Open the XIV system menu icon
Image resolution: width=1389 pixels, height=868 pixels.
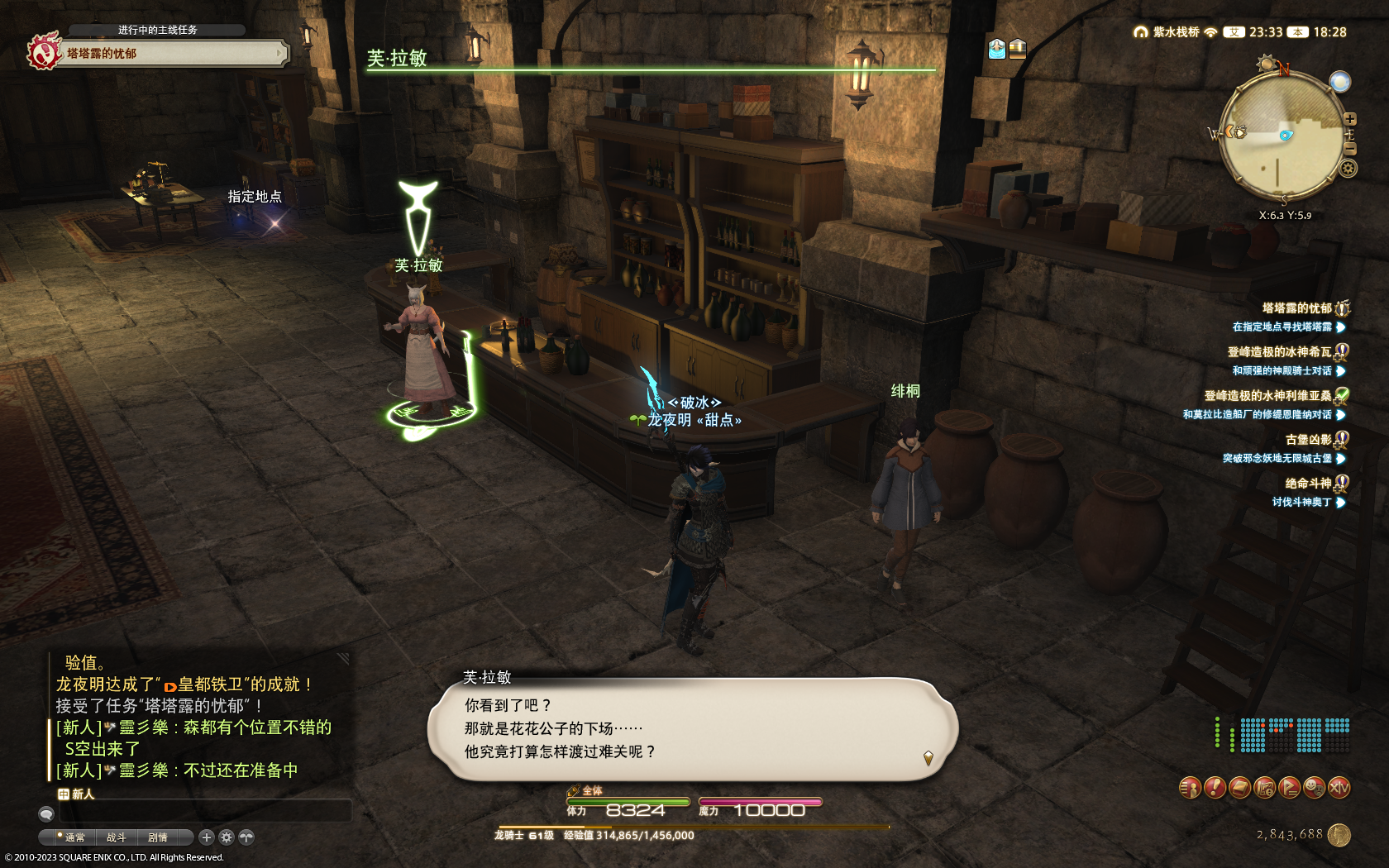(1339, 788)
